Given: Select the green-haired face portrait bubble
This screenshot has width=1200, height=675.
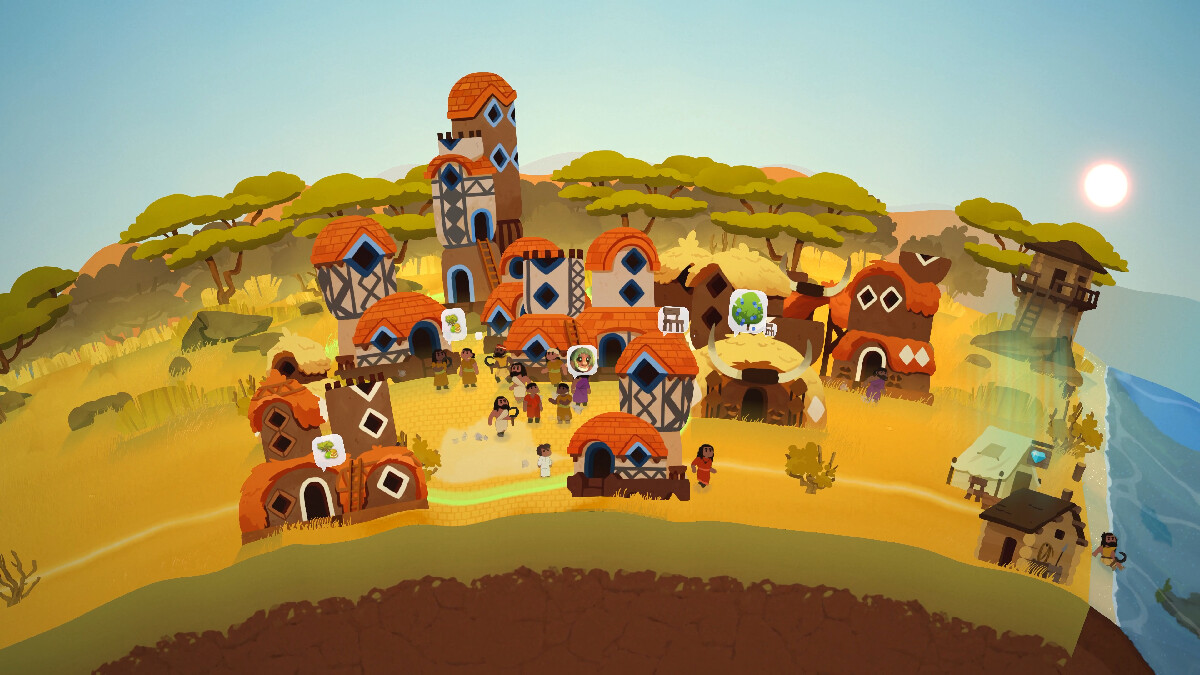Looking at the screenshot, I should tap(581, 359).
